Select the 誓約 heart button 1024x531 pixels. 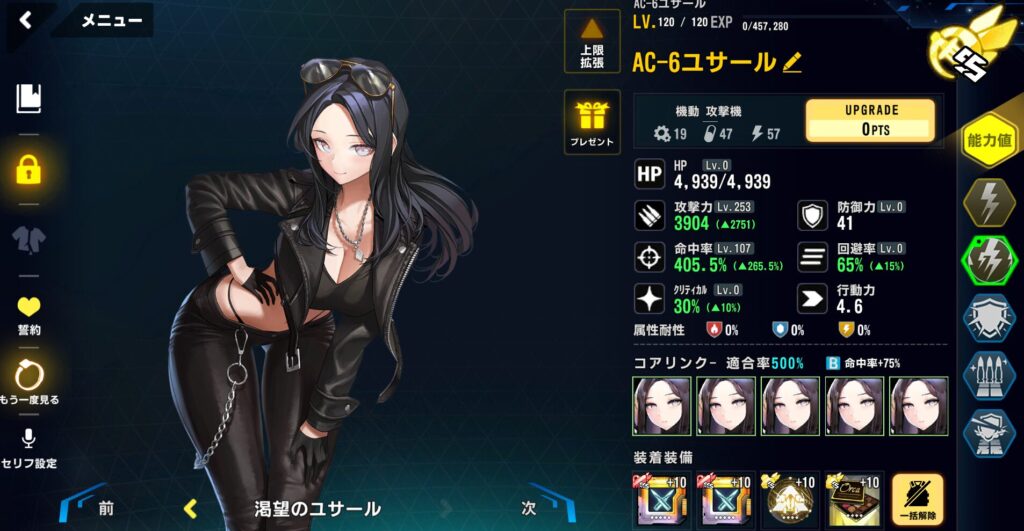click(28, 314)
